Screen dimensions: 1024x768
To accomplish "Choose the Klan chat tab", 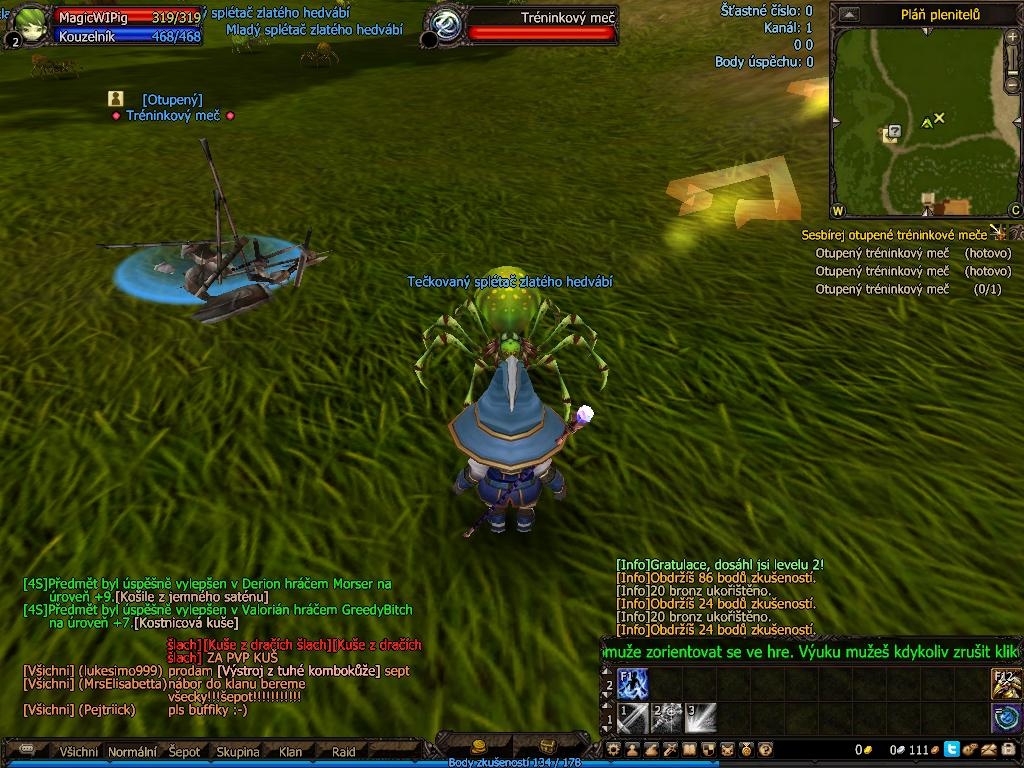I will point(290,751).
